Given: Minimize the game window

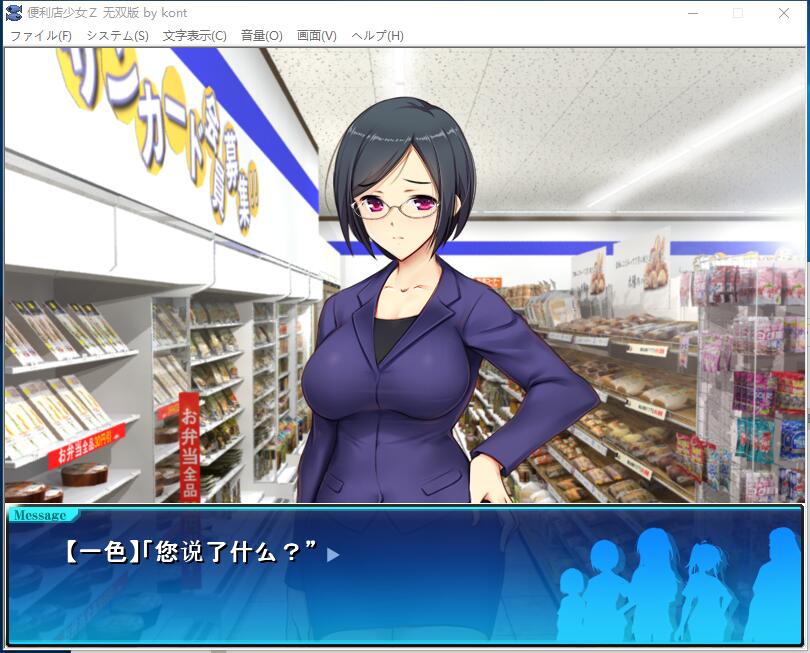Looking at the screenshot, I should point(692,13).
